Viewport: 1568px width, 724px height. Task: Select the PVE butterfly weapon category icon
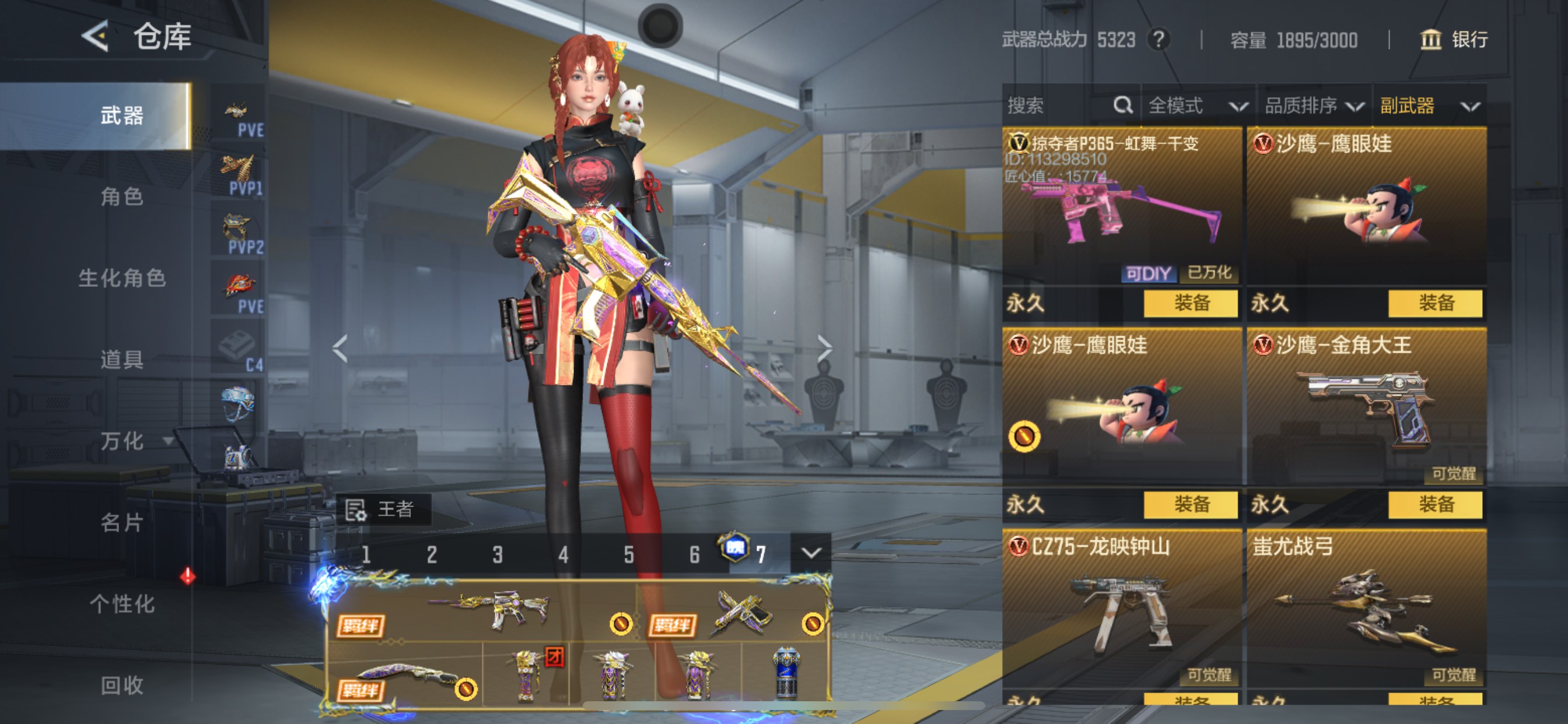(x=238, y=111)
